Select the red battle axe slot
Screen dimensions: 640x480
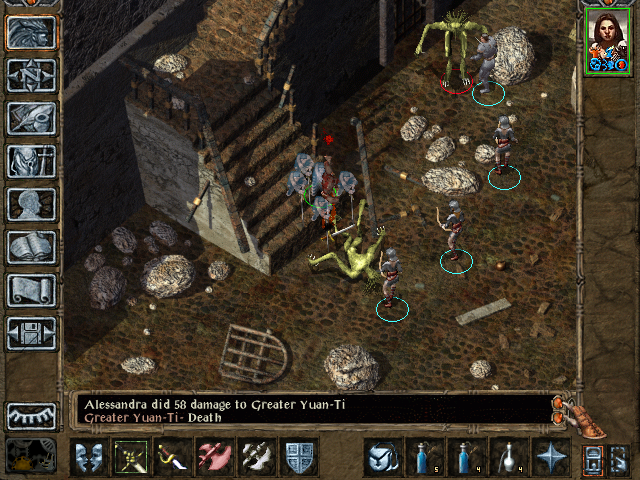coord(214,457)
